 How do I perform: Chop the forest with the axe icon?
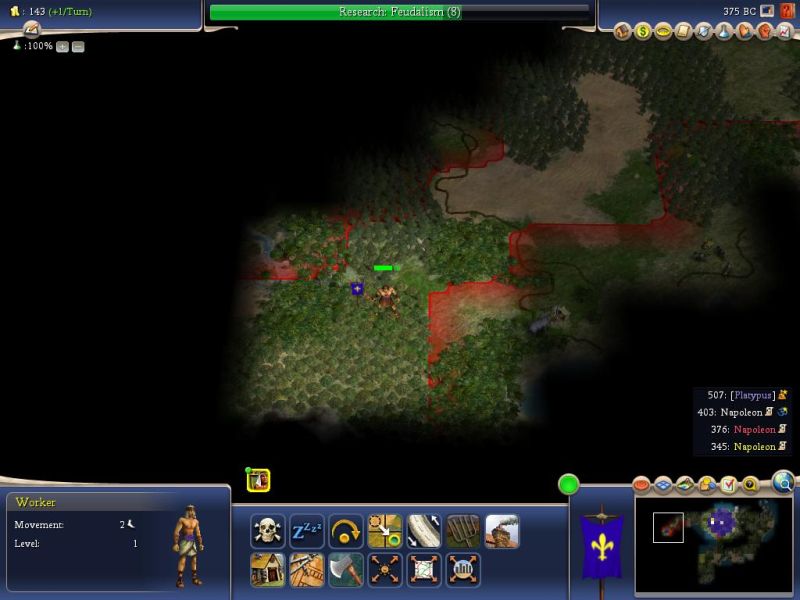tap(346, 570)
